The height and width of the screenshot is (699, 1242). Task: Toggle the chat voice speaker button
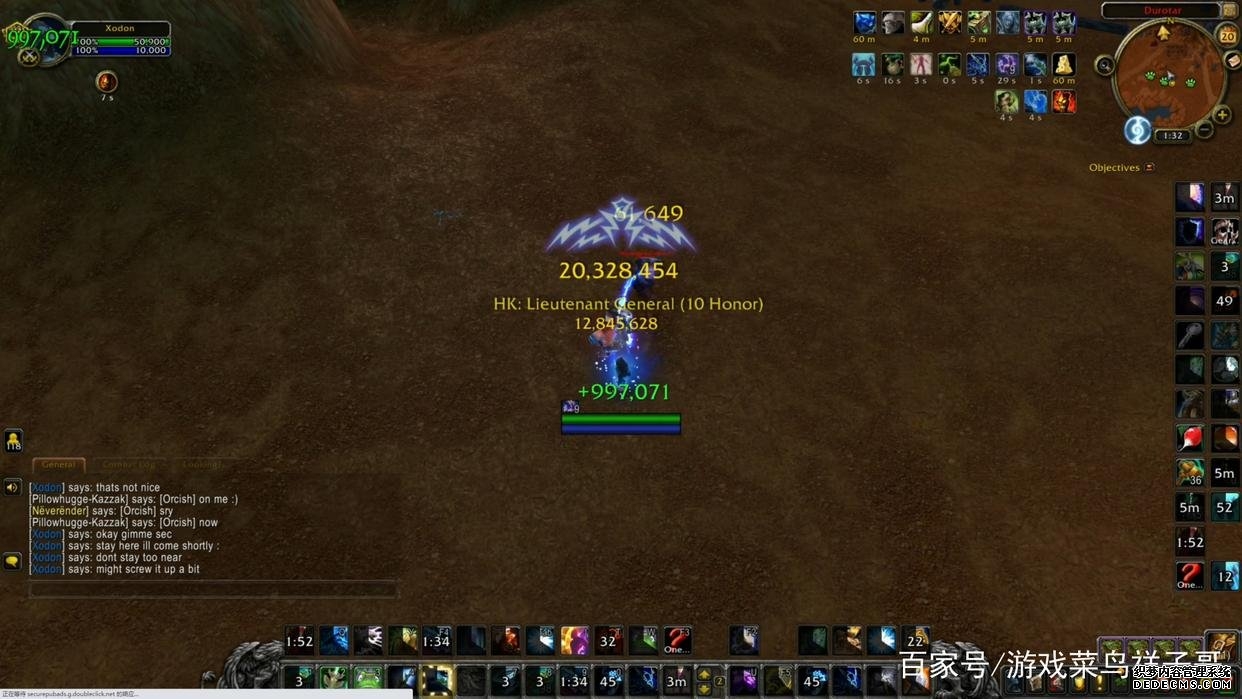(13, 487)
